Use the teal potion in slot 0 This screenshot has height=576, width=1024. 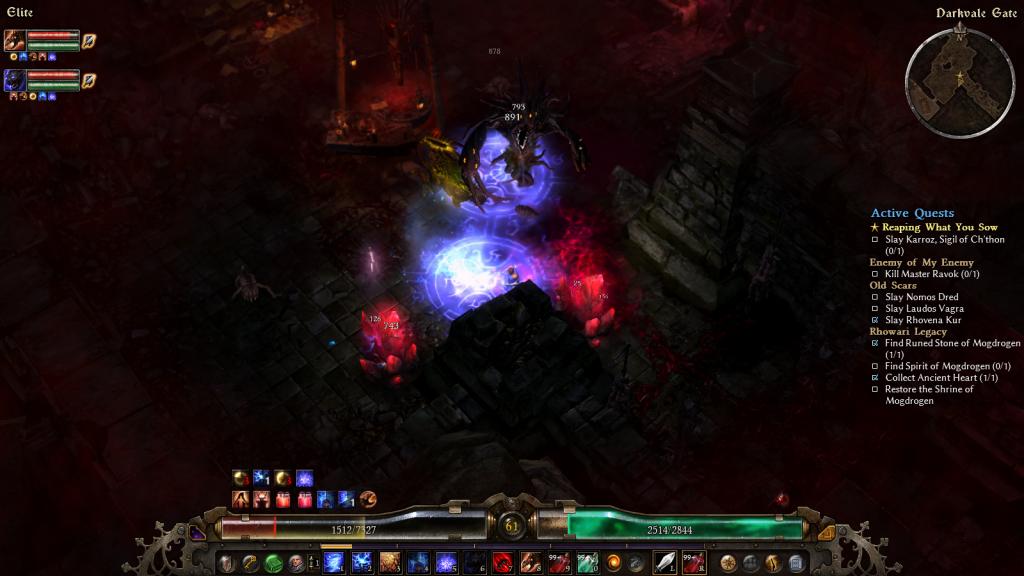coord(586,562)
